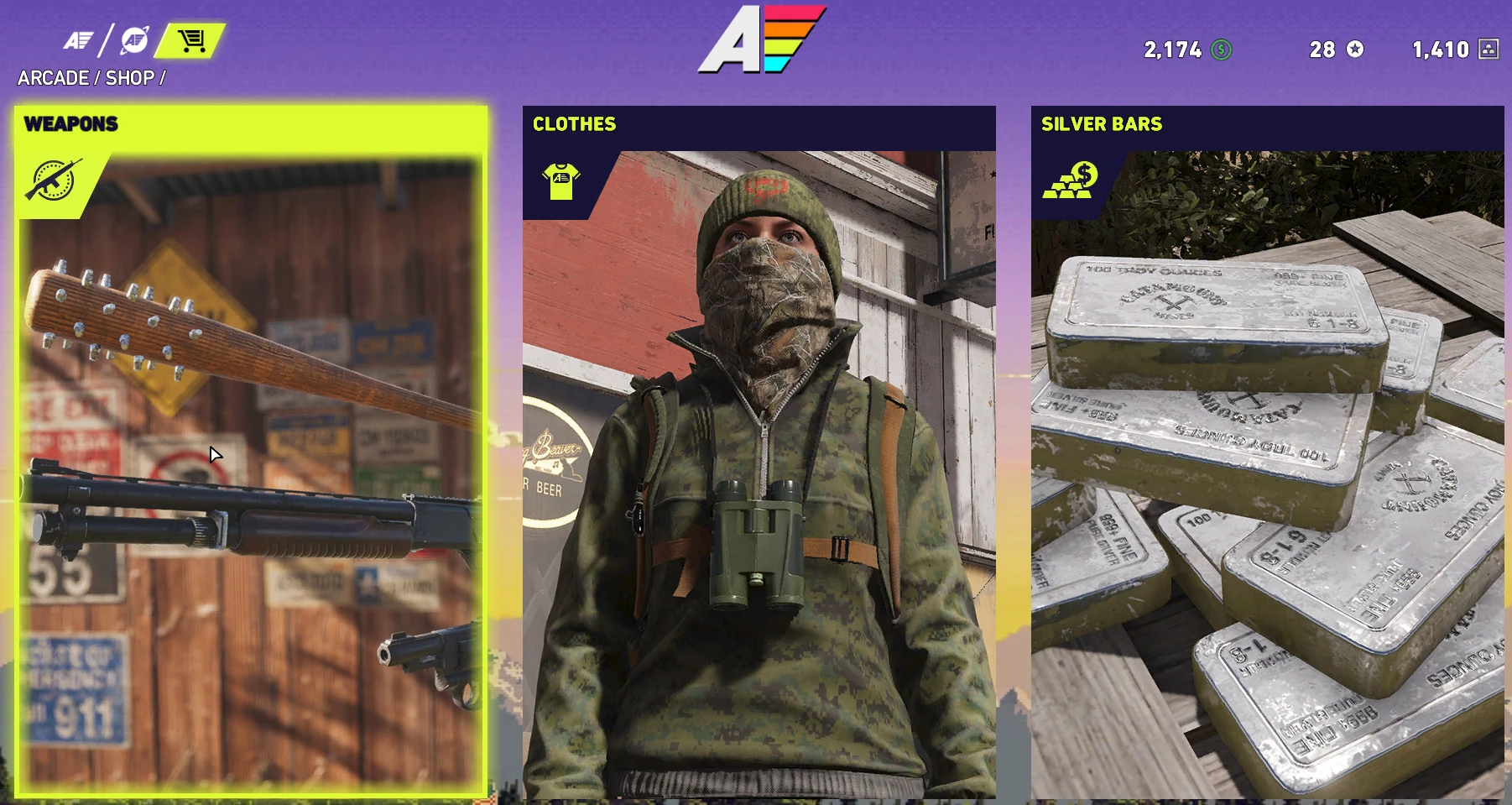1512x805 pixels.
Task: Click the CLOTHES header label
Action: click(x=575, y=124)
